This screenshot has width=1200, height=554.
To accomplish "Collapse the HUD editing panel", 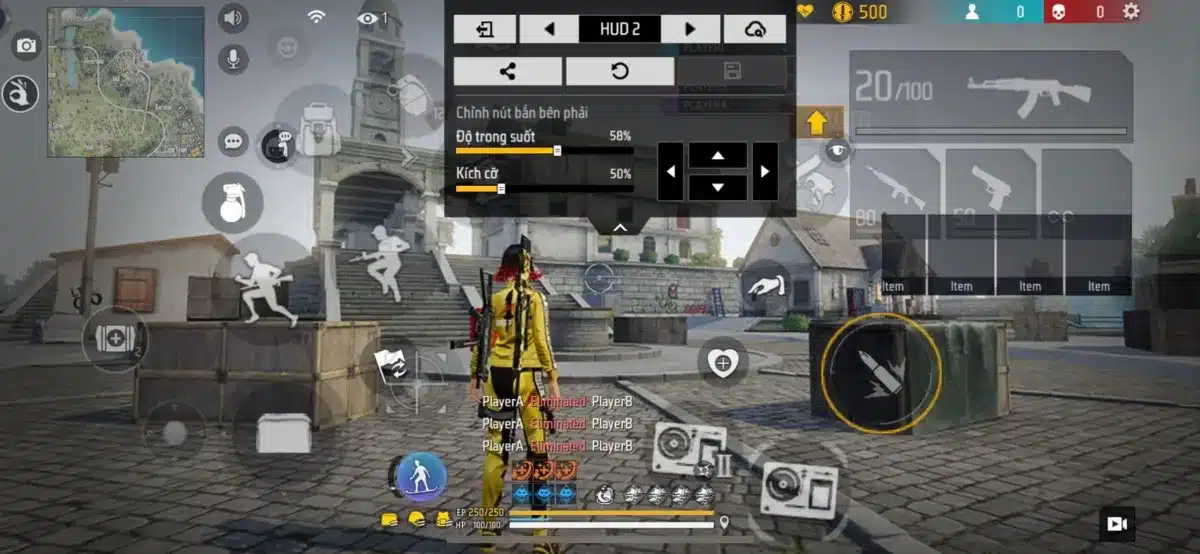I will tap(620, 227).
